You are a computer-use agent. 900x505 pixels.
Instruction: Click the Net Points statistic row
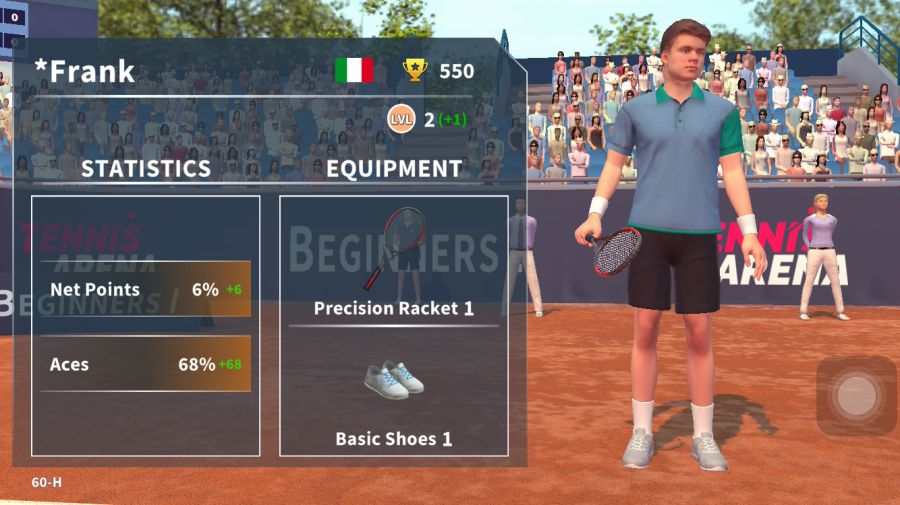[x=146, y=289]
